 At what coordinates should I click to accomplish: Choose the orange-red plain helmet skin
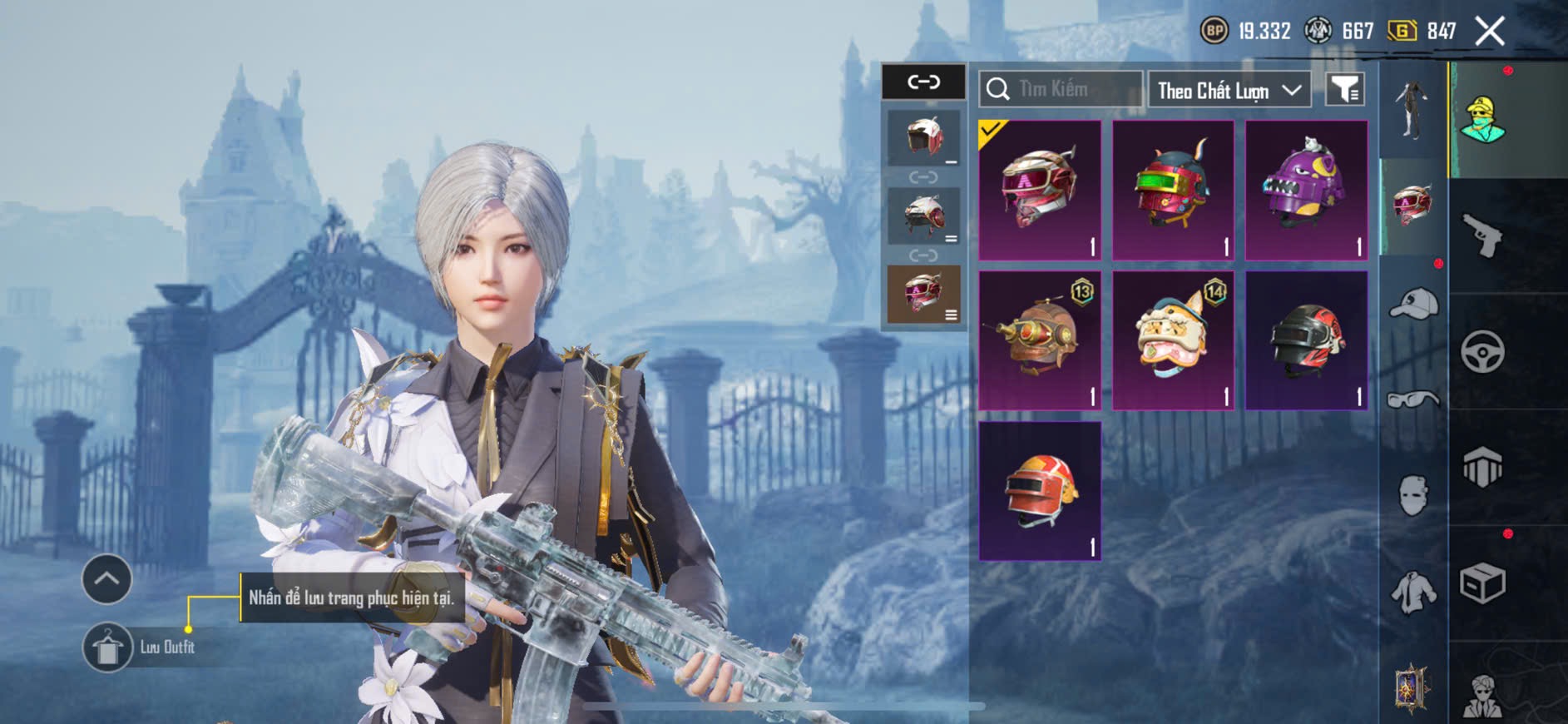point(1040,491)
